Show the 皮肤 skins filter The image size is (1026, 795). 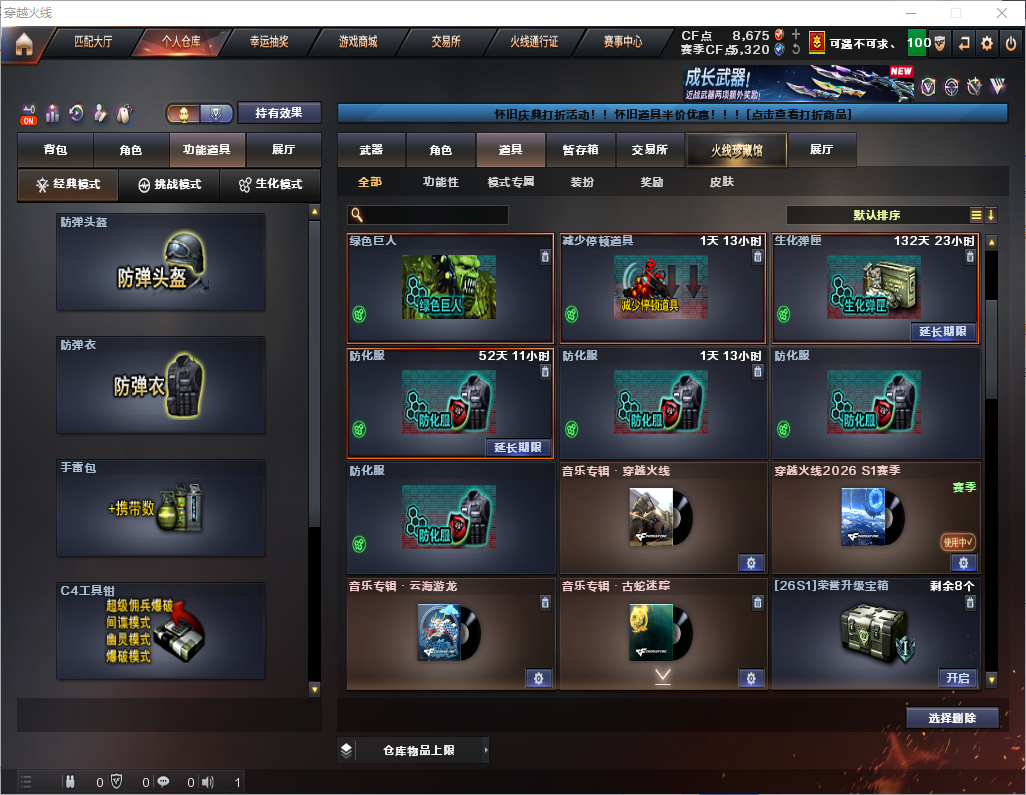[721, 182]
